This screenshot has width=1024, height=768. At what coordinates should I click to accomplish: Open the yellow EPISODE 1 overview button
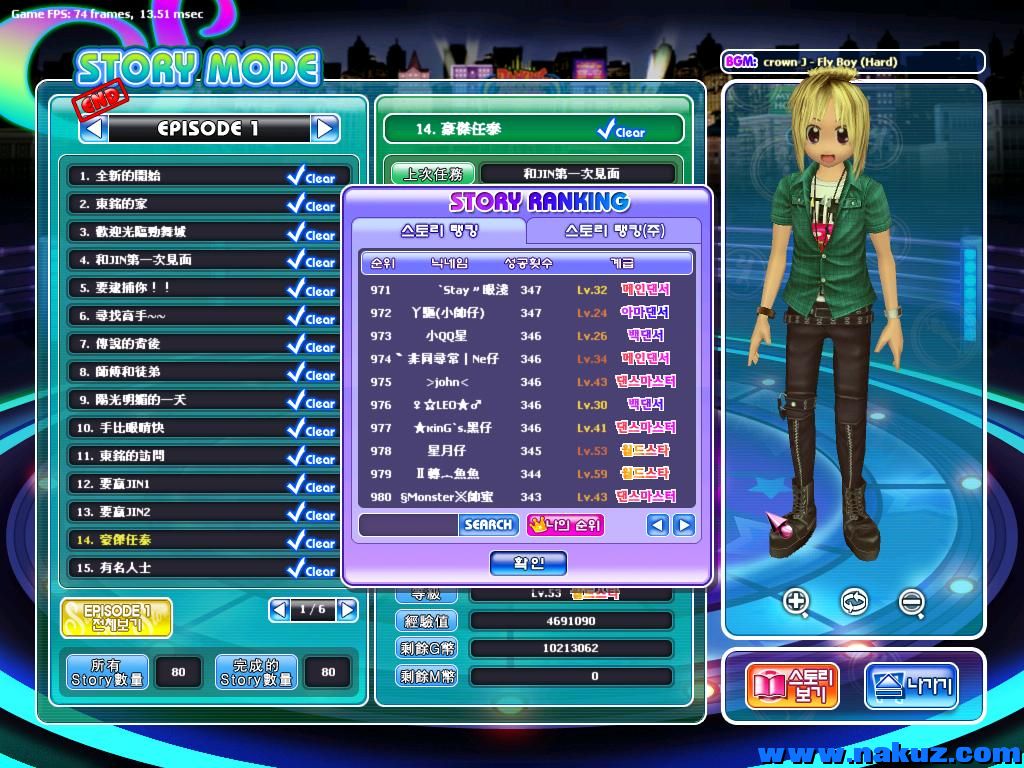116,618
